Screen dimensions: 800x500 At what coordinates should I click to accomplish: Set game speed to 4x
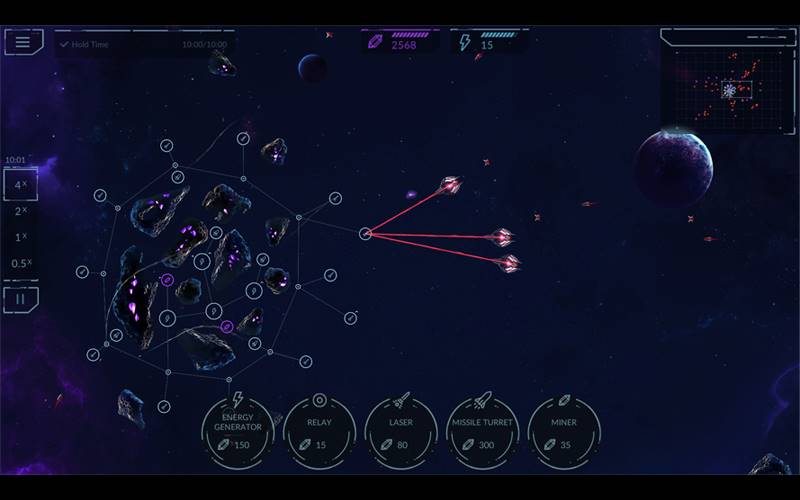pos(21,185)
